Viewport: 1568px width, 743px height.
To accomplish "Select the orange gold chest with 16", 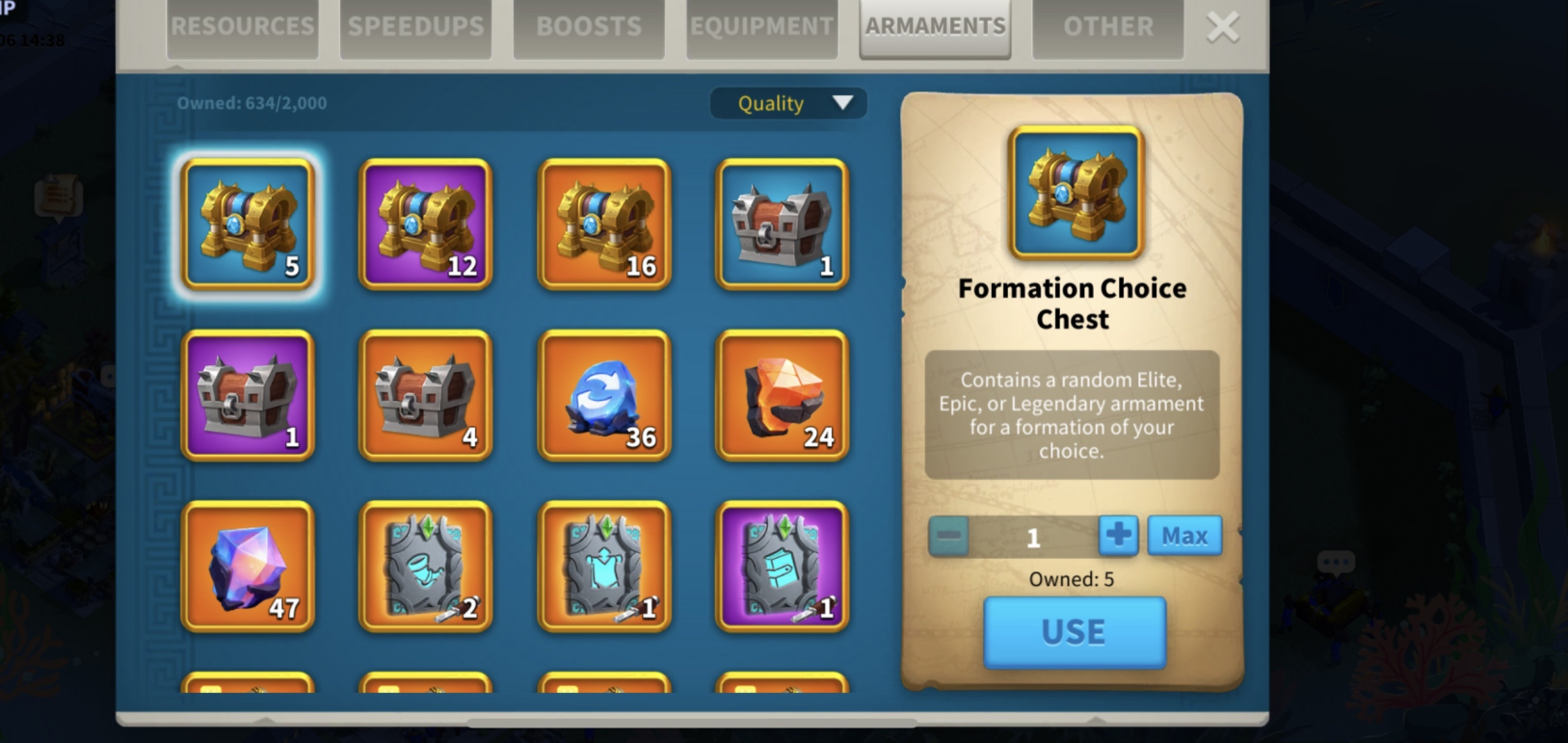I will [x=604, y=225].
